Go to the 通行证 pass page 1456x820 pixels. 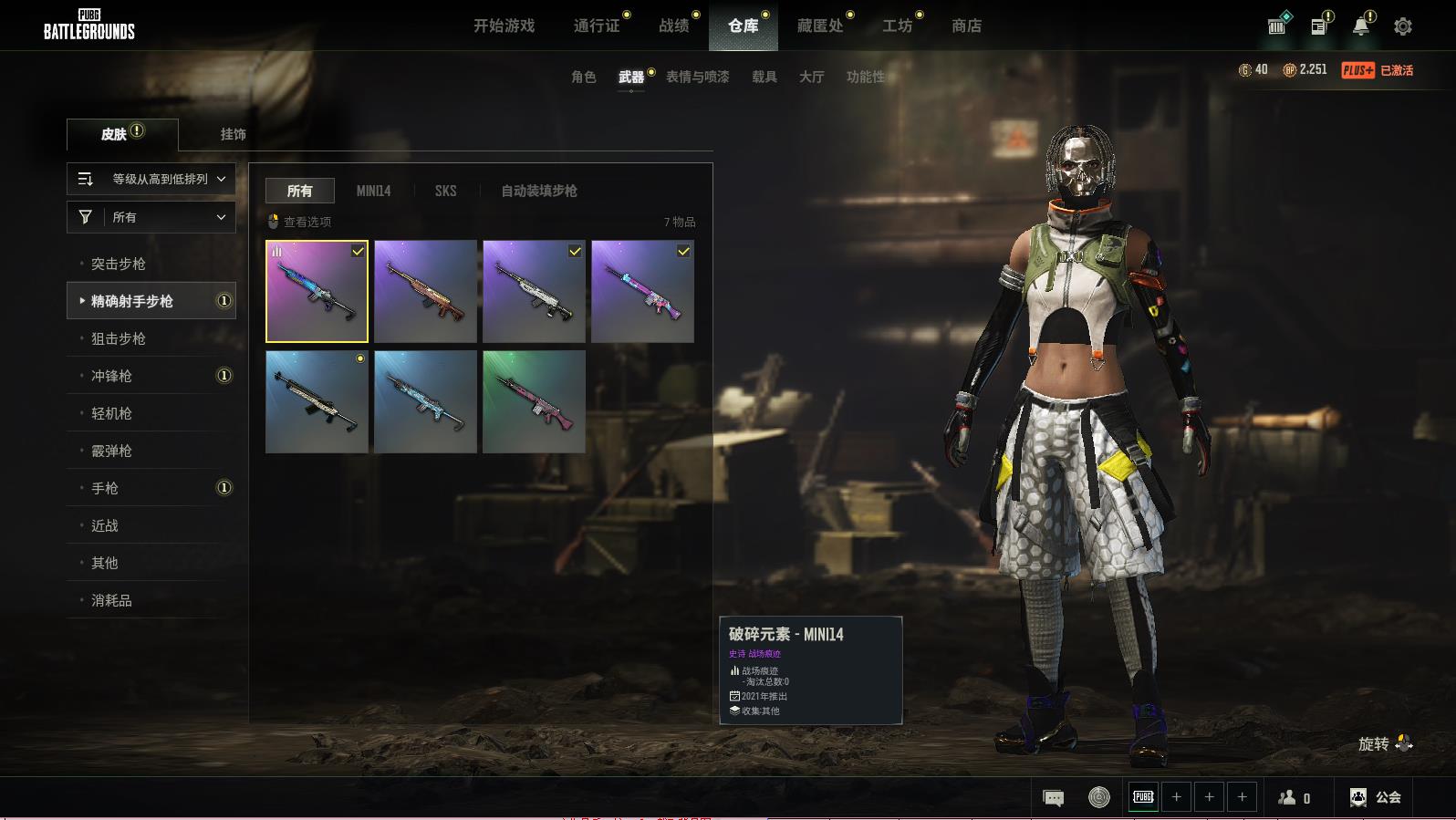click(x=597, y=26)
